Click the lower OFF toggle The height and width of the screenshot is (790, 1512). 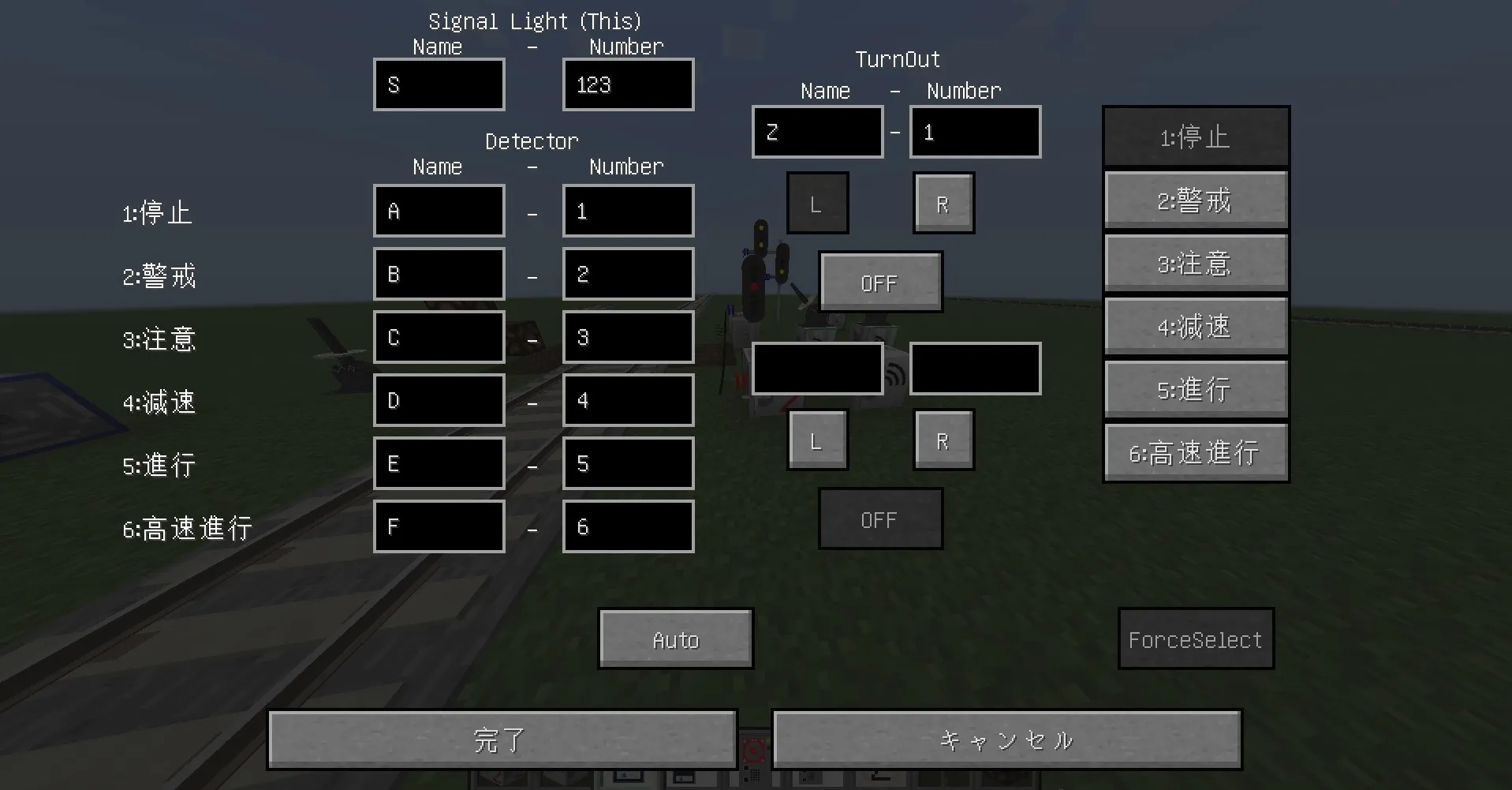(x=880, y=519)
